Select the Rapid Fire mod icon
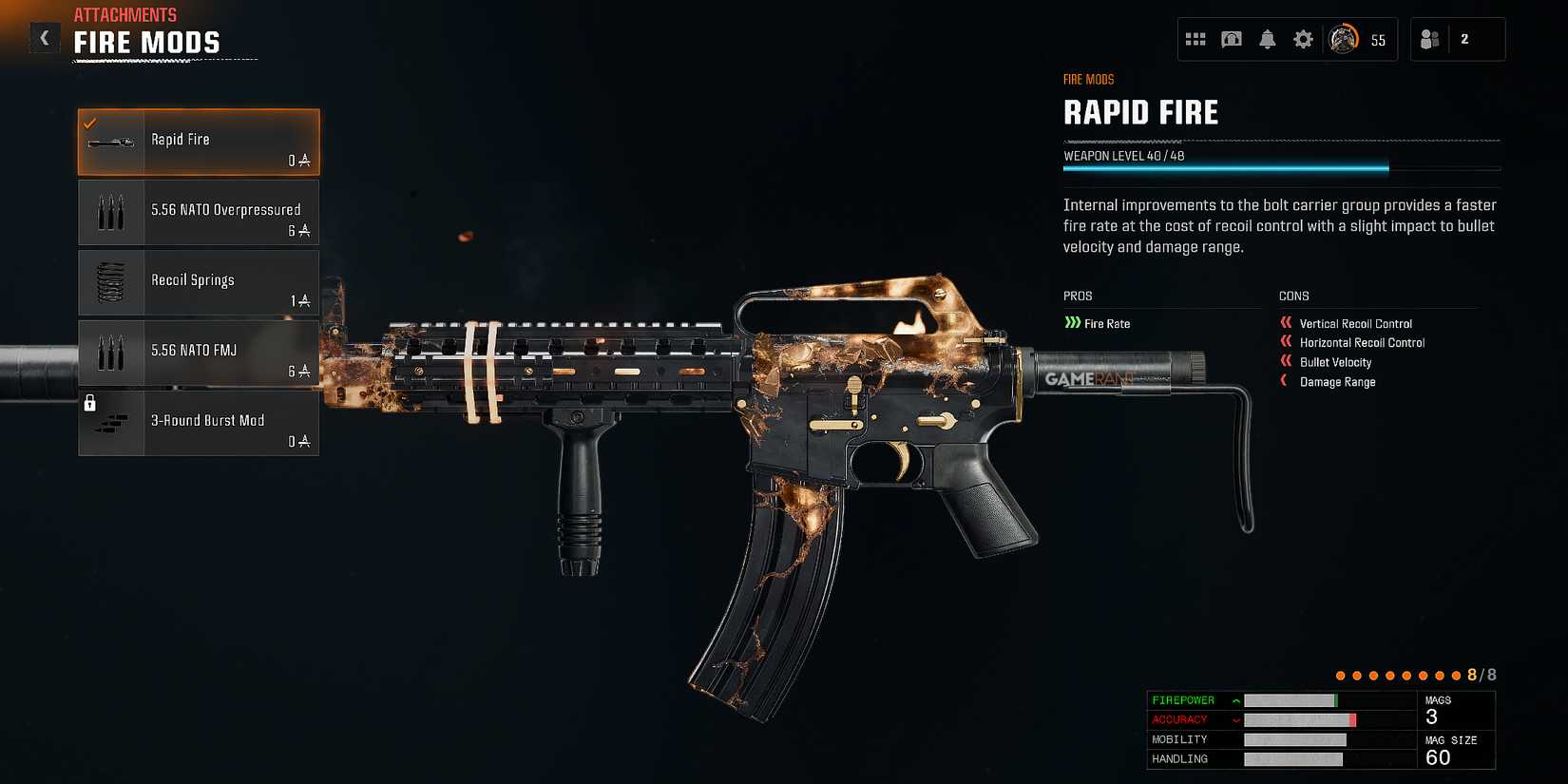This screenshot has height=784, width=1568. click(110, 141)
